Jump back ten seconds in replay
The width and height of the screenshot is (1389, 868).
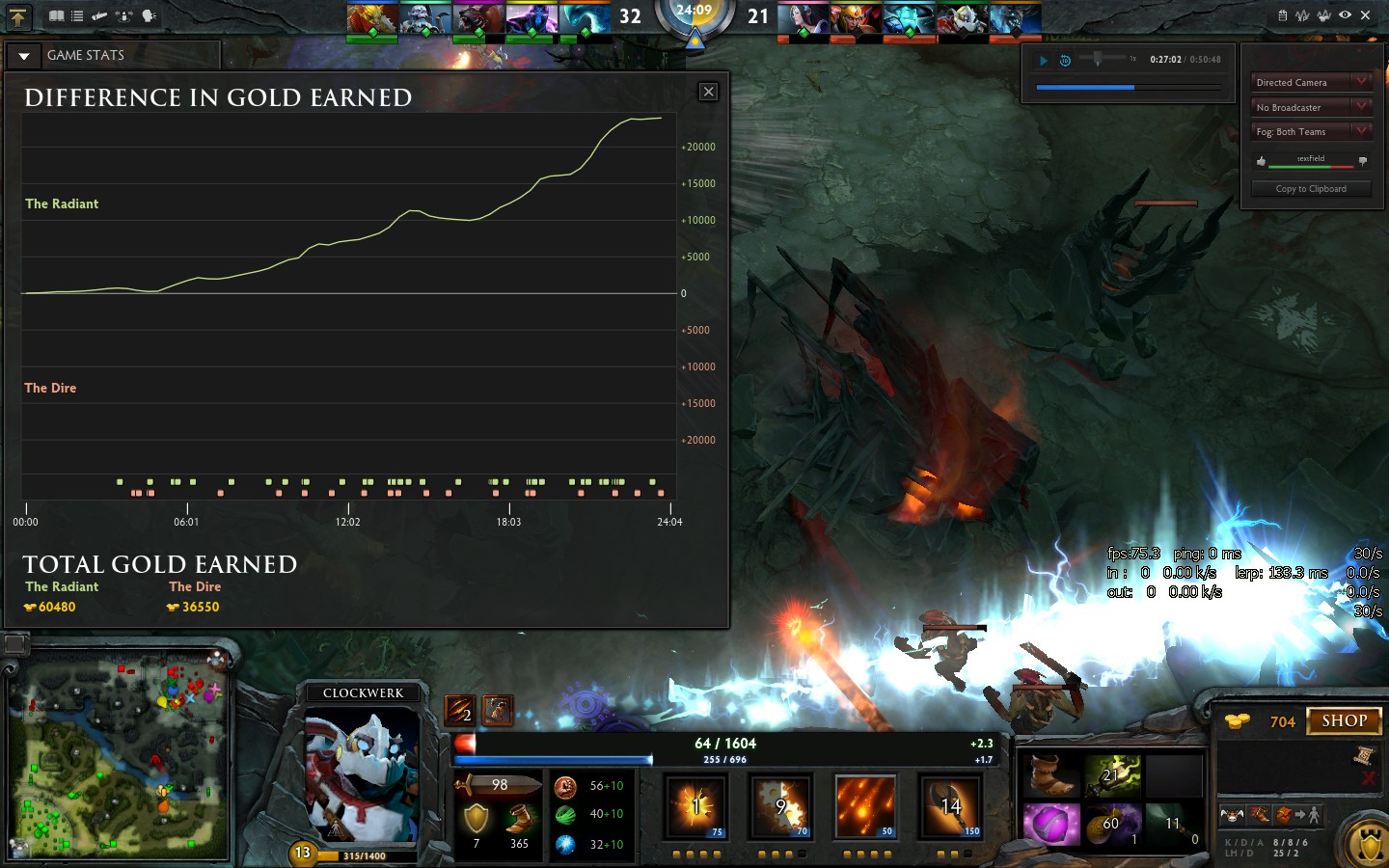pyautogui.click(x=1065, y=60)
